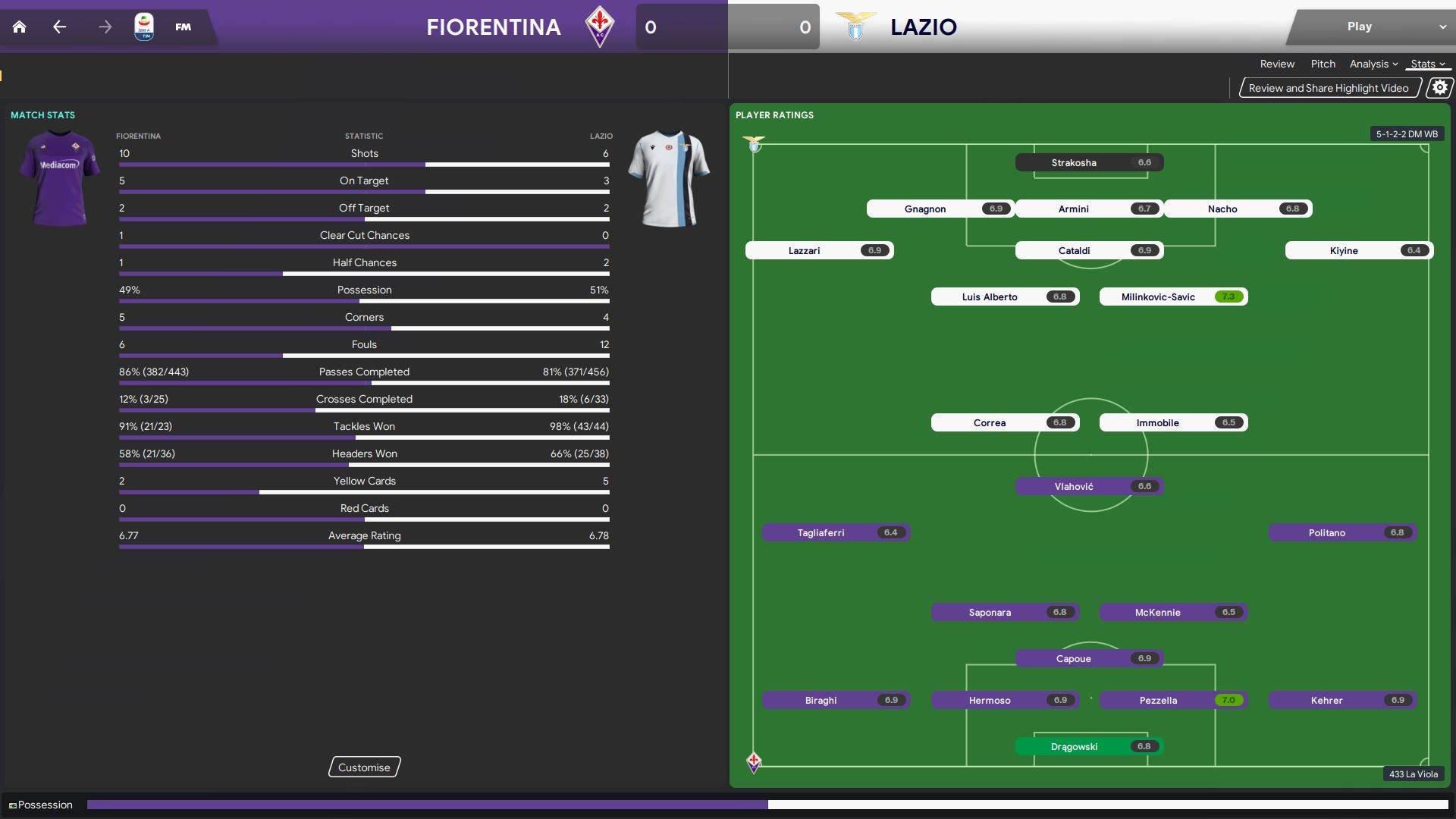Review and Share Highlight Video
Image resolution: width=1456 pixels, height=819 pixels.
[1329, 88]
